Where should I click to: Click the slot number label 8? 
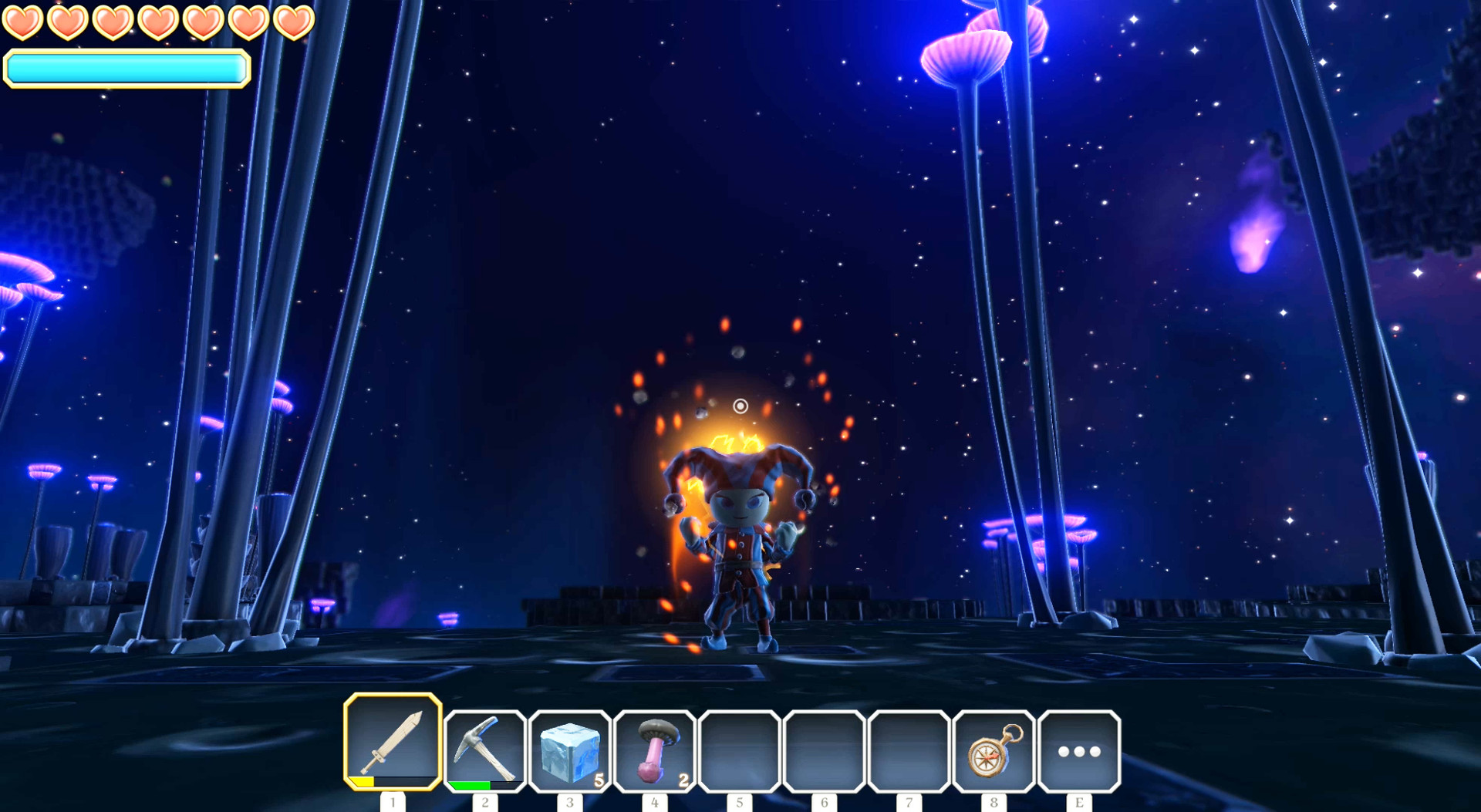pos(995,800)
